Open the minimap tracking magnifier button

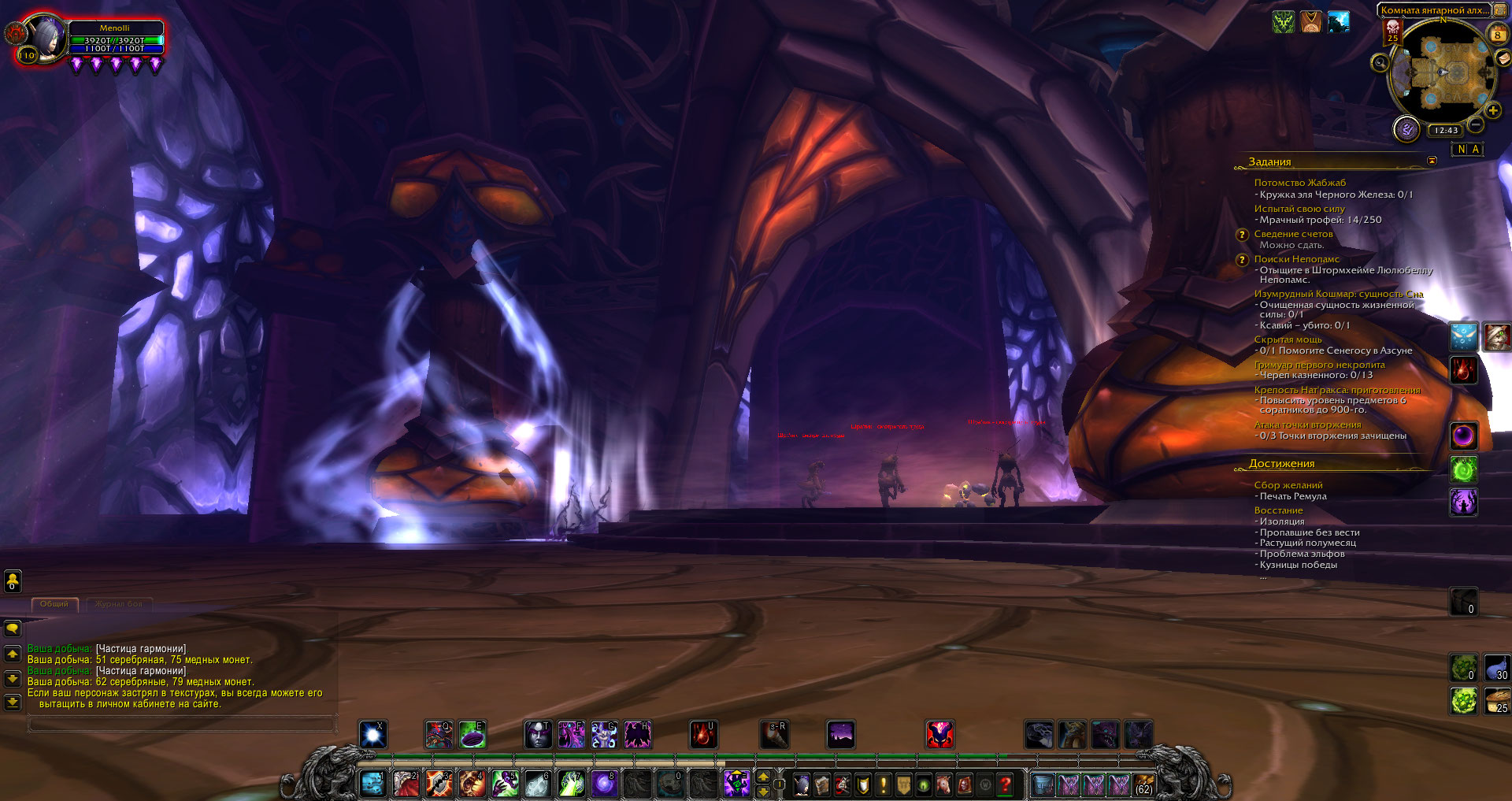pos(1380,62)
